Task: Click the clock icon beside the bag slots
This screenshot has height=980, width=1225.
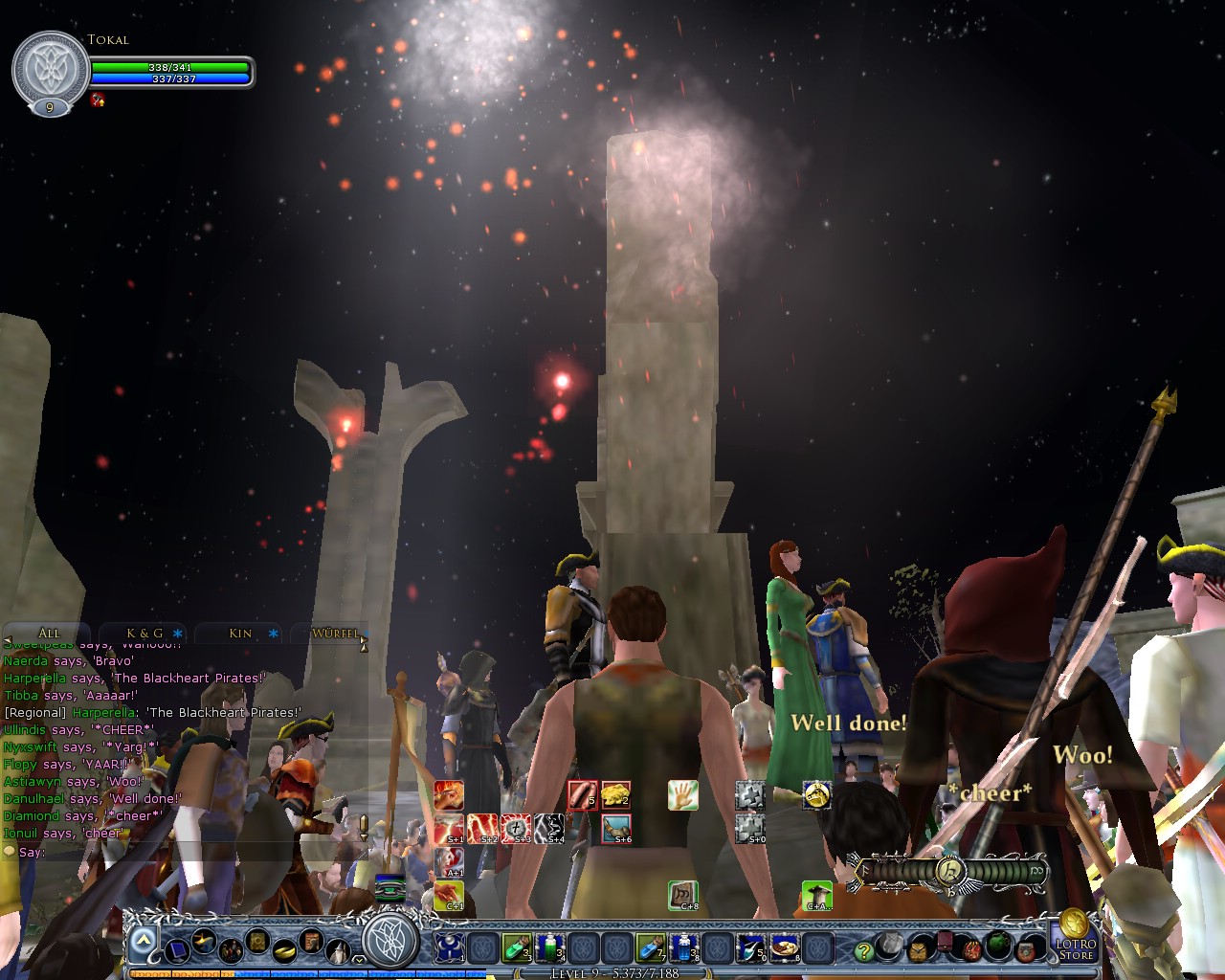Action: click(x=920, y=951)
